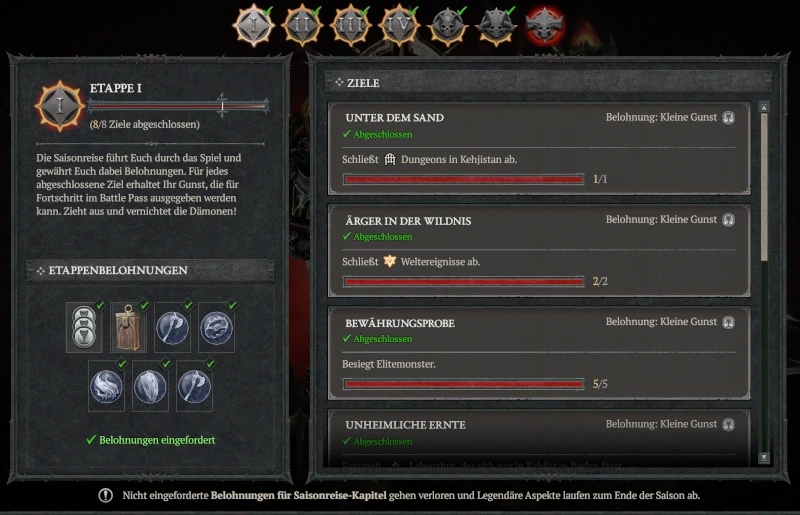Click the scrollbar's down arrow in Ziele

(765, 457)
